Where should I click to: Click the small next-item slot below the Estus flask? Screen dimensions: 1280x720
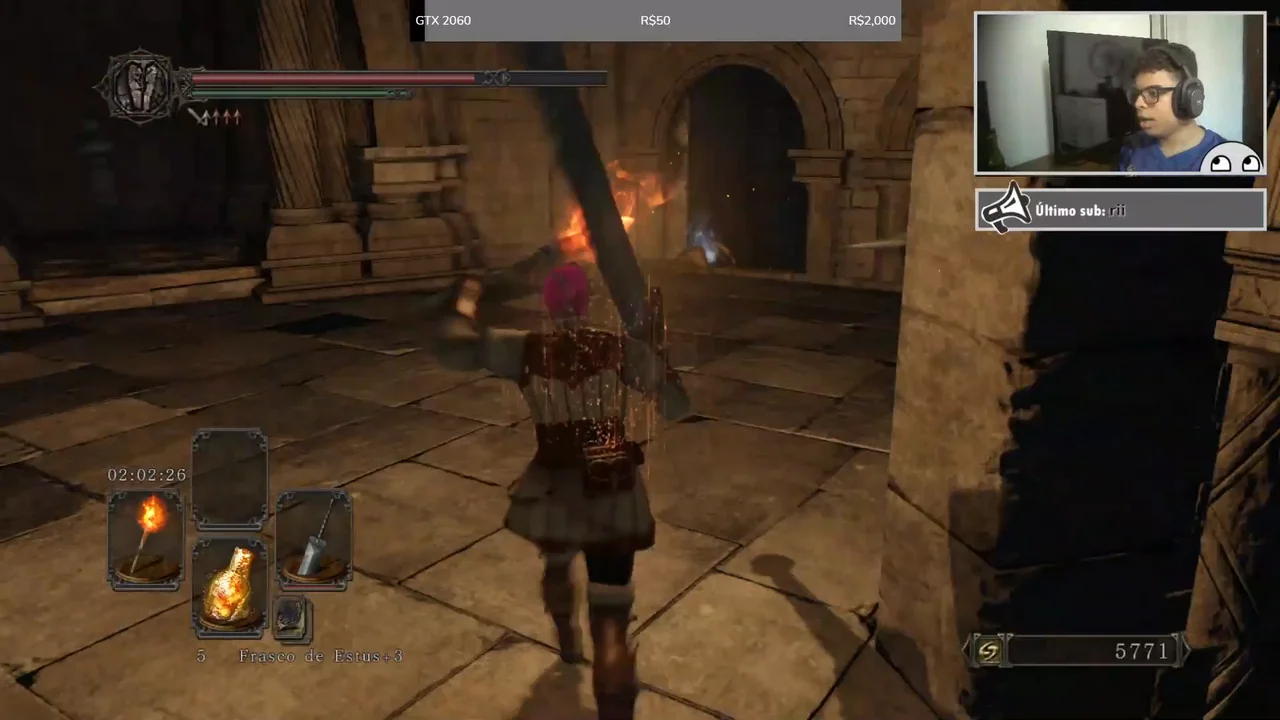pos(291,619)
